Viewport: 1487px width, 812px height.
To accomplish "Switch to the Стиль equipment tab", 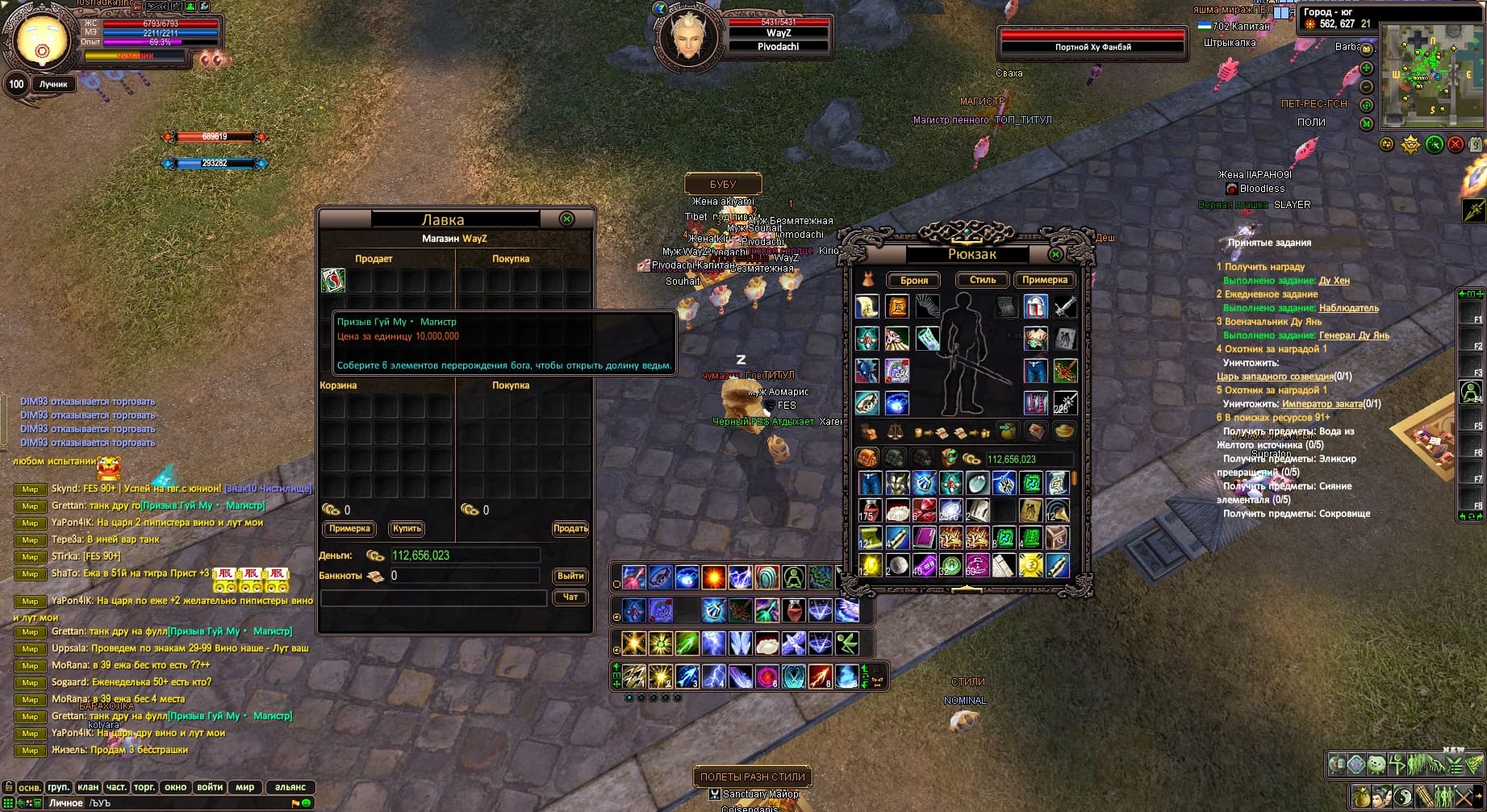I will click(982, 280).
